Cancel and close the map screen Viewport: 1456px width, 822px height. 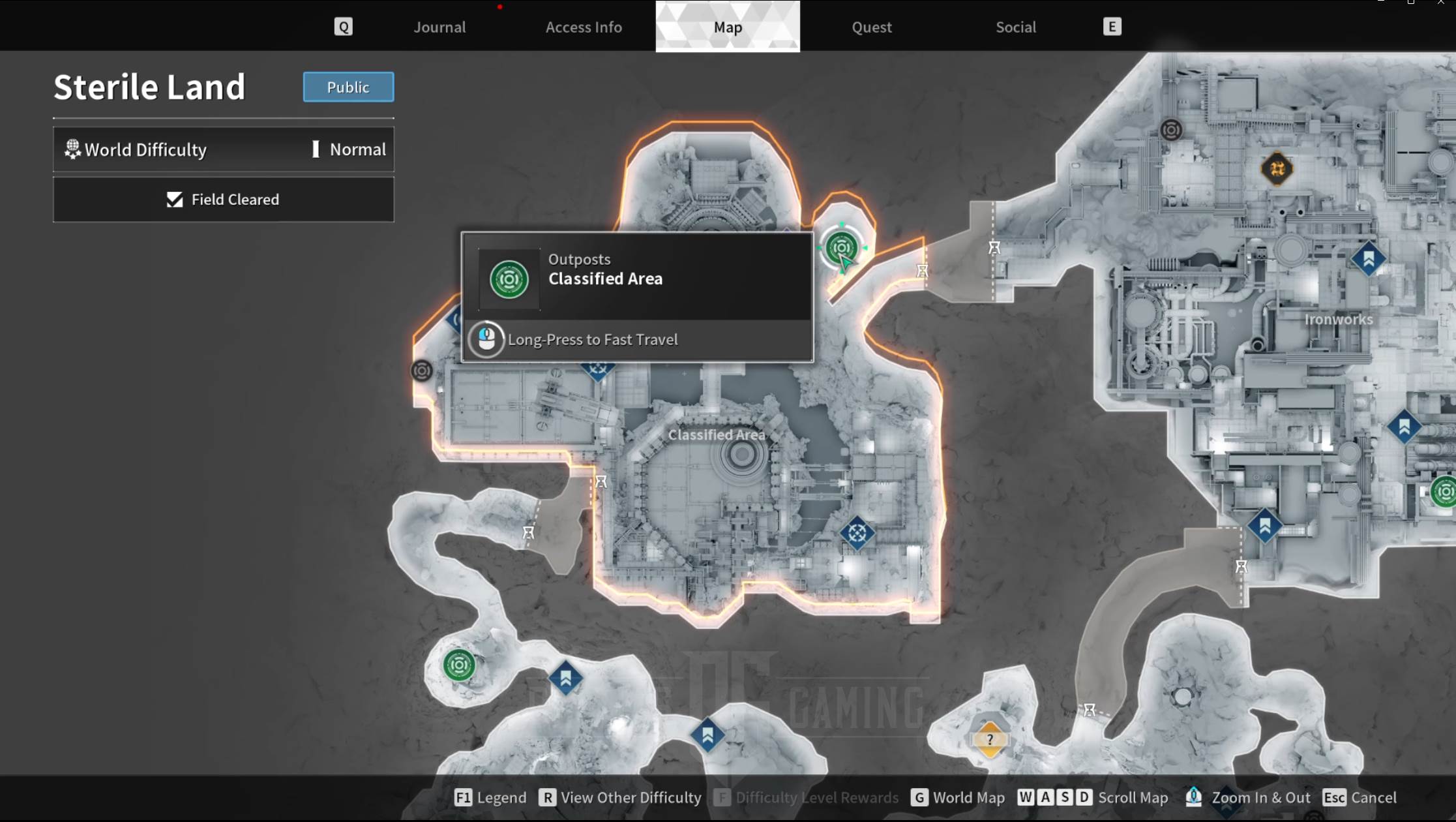pos(1360,797)
